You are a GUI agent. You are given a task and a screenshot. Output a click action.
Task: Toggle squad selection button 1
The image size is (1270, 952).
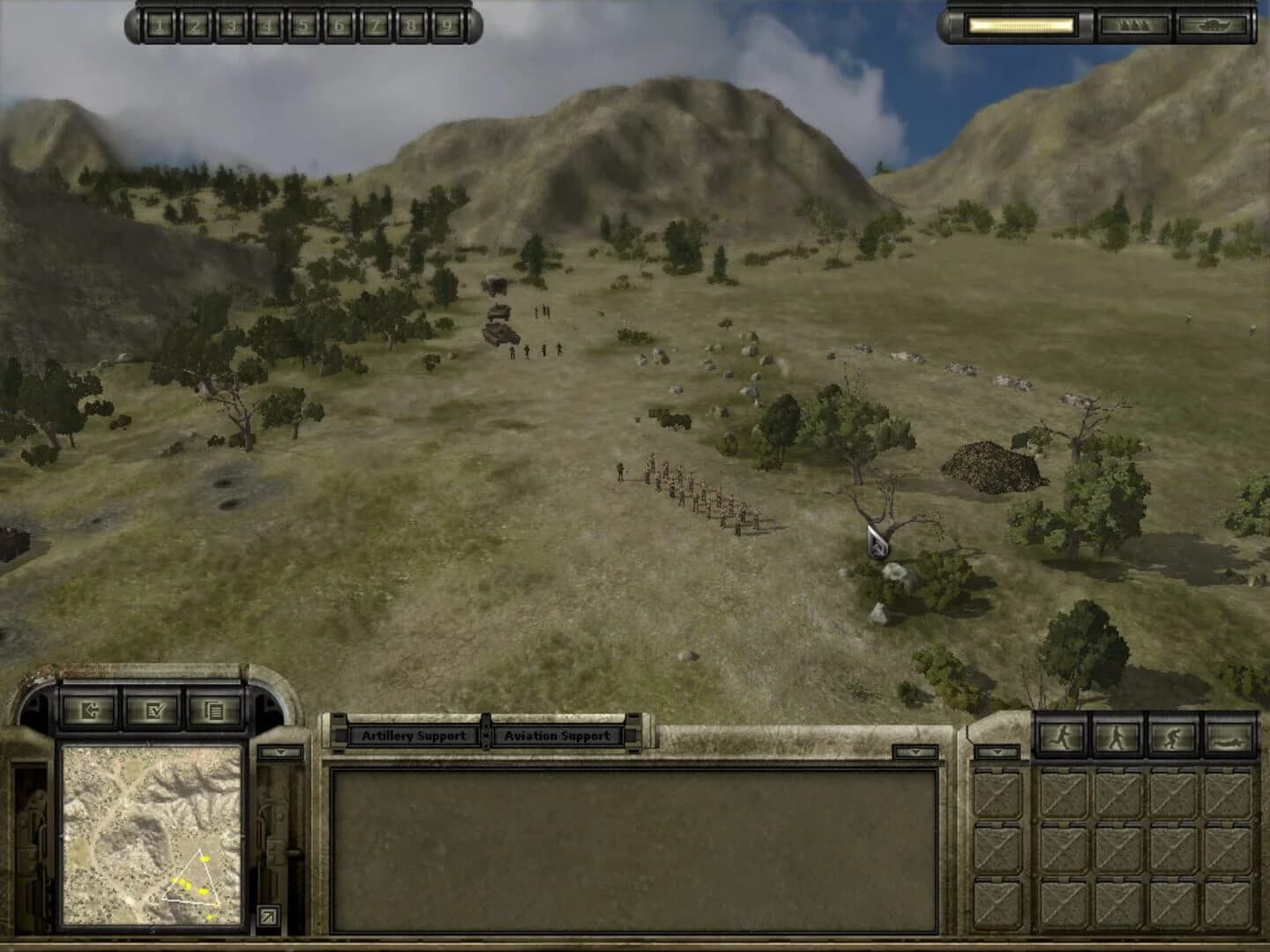point(160,26)
